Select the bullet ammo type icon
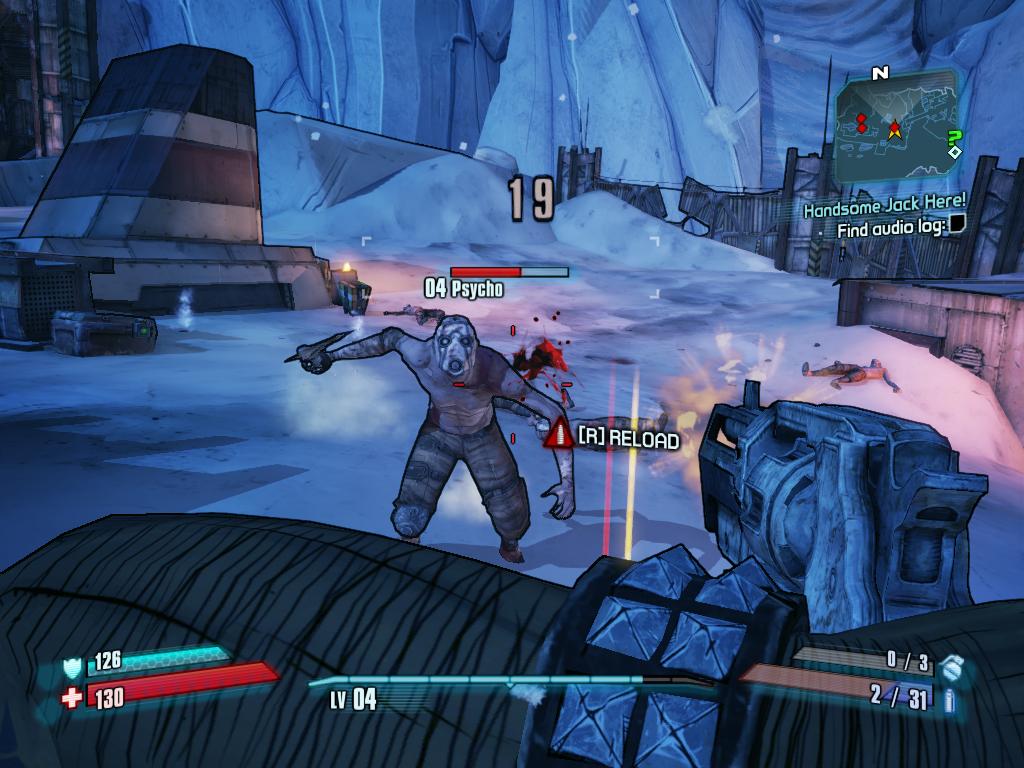This screenshot has width=1024, height=768. coord(949,700)
